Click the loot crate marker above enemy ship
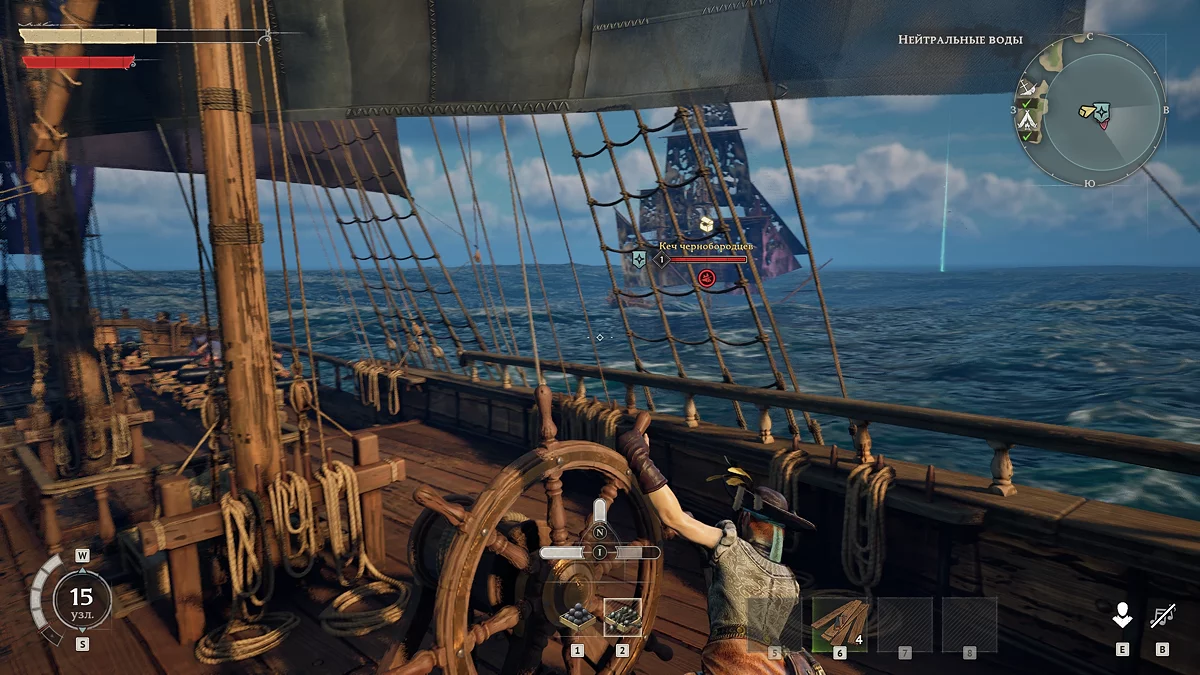The height and width of the screenshot is (675, 1200). click(707, 223)
